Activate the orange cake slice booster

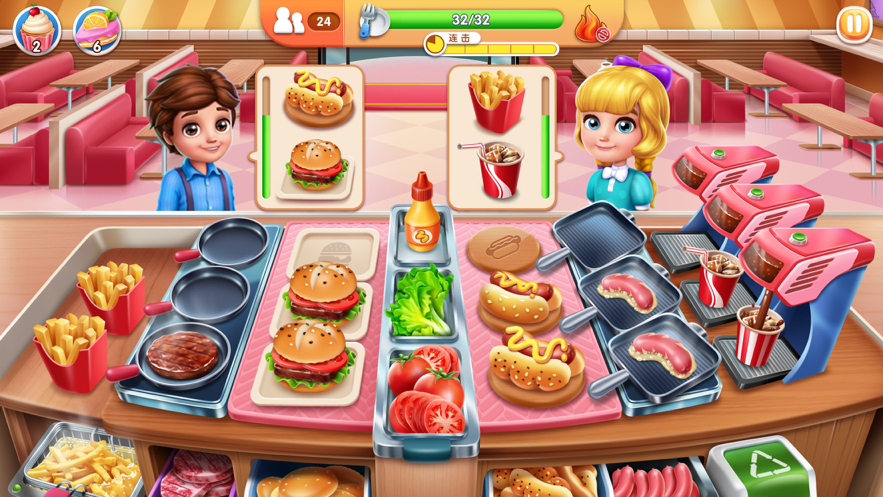97,29
